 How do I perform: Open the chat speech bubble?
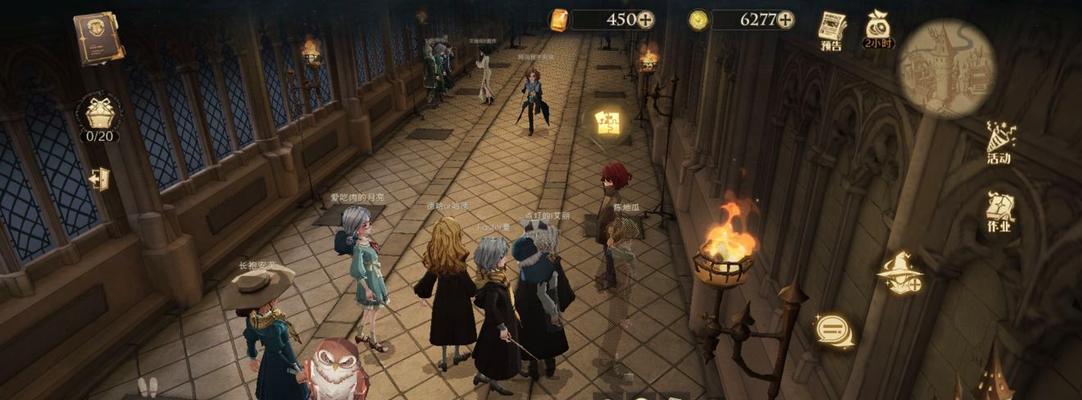coord(833,330)
